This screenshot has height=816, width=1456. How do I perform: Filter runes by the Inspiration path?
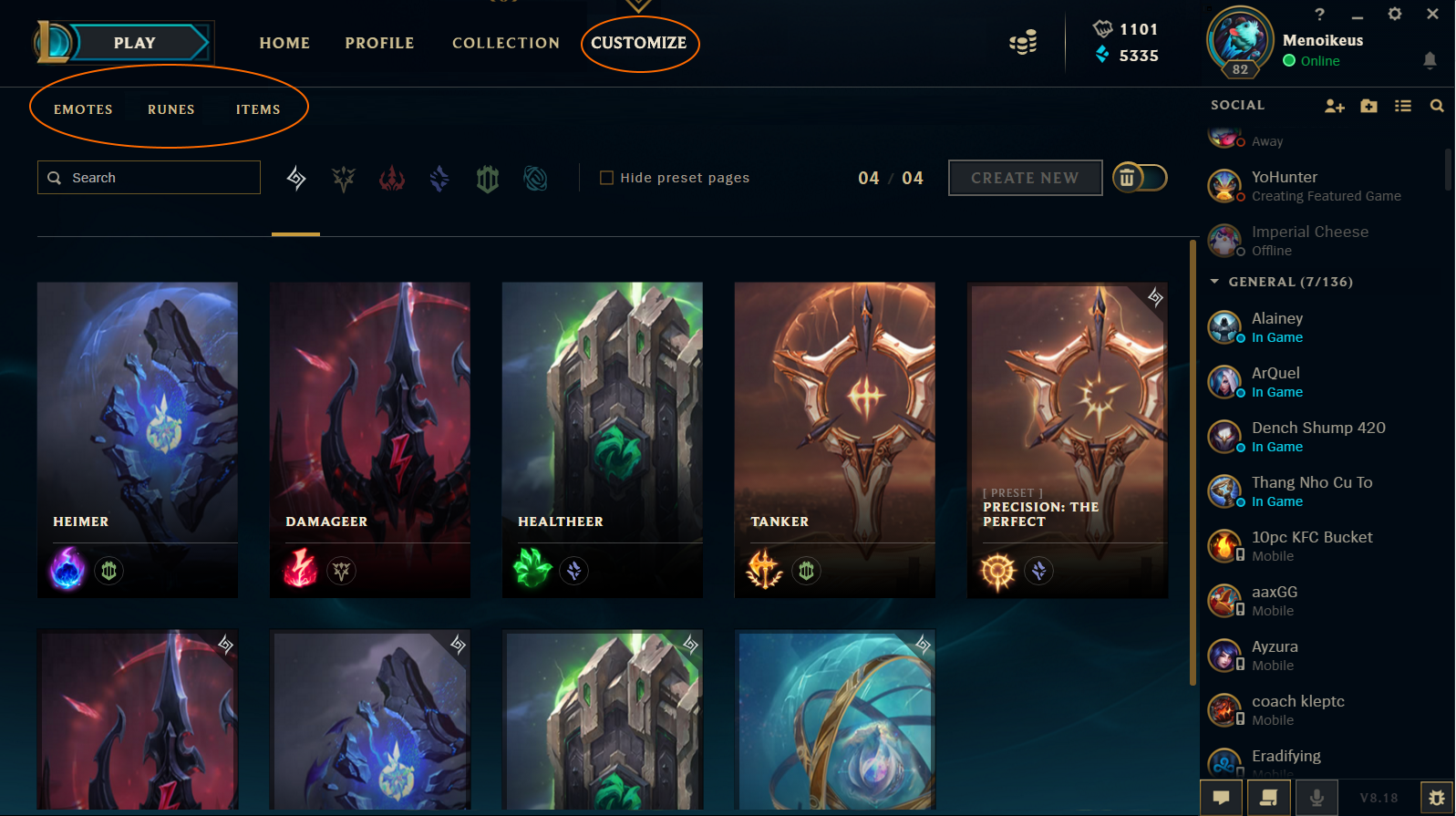[x=535, y=179]
